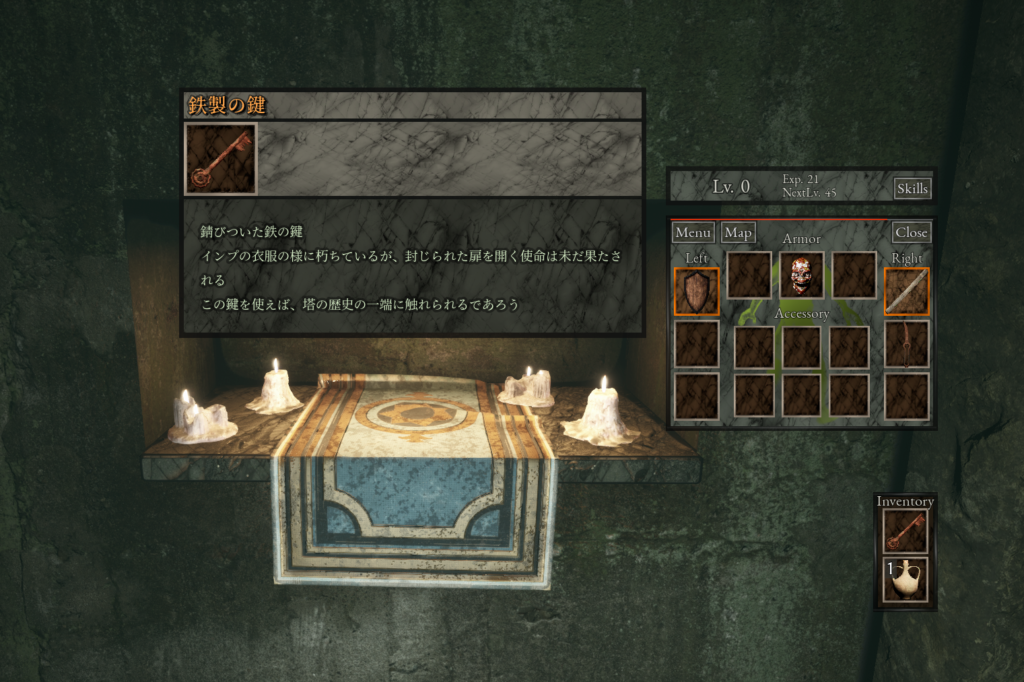Click the iron key icon in the description box
The height and width of the screenshot is (682, 1024).
pyautogui.click(x=221, y=159)
